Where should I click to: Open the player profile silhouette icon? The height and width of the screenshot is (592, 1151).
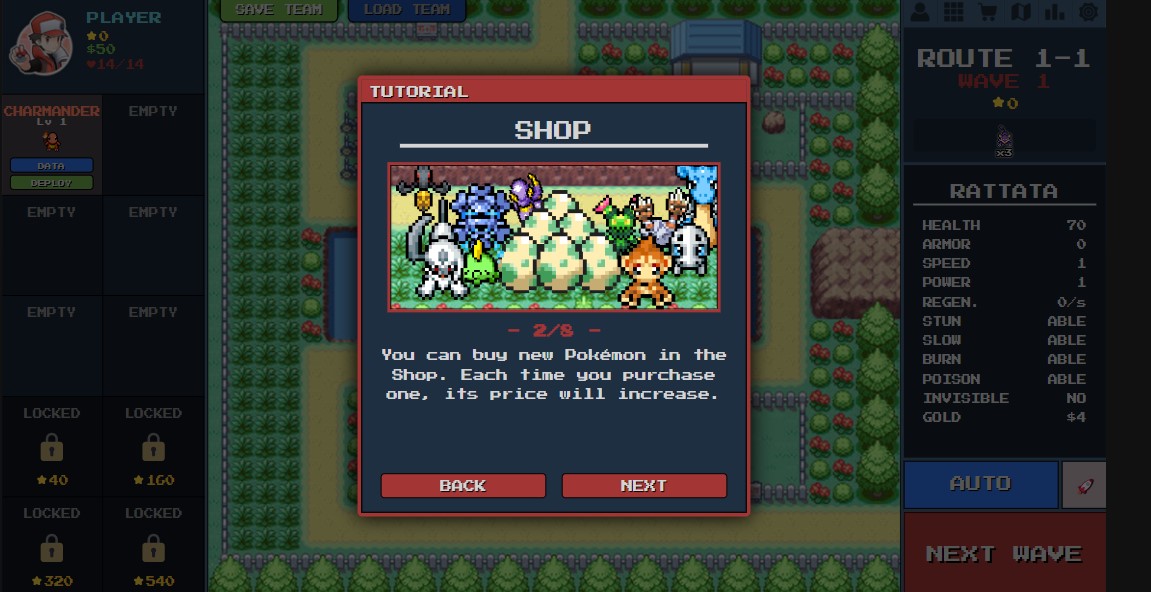920,12
